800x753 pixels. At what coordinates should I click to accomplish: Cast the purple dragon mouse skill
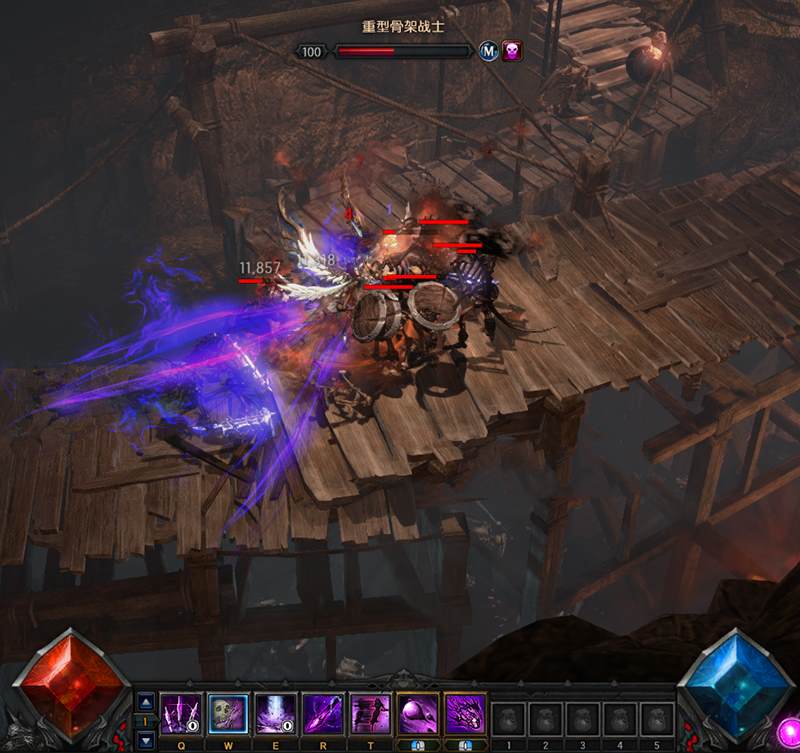(465, 713)
